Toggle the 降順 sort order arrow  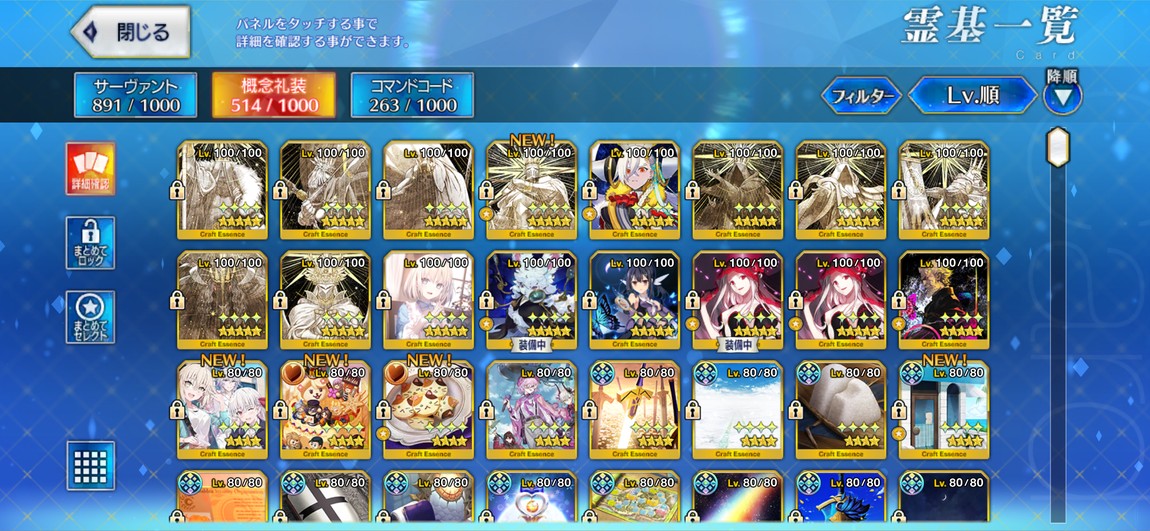click(1062, 97)
